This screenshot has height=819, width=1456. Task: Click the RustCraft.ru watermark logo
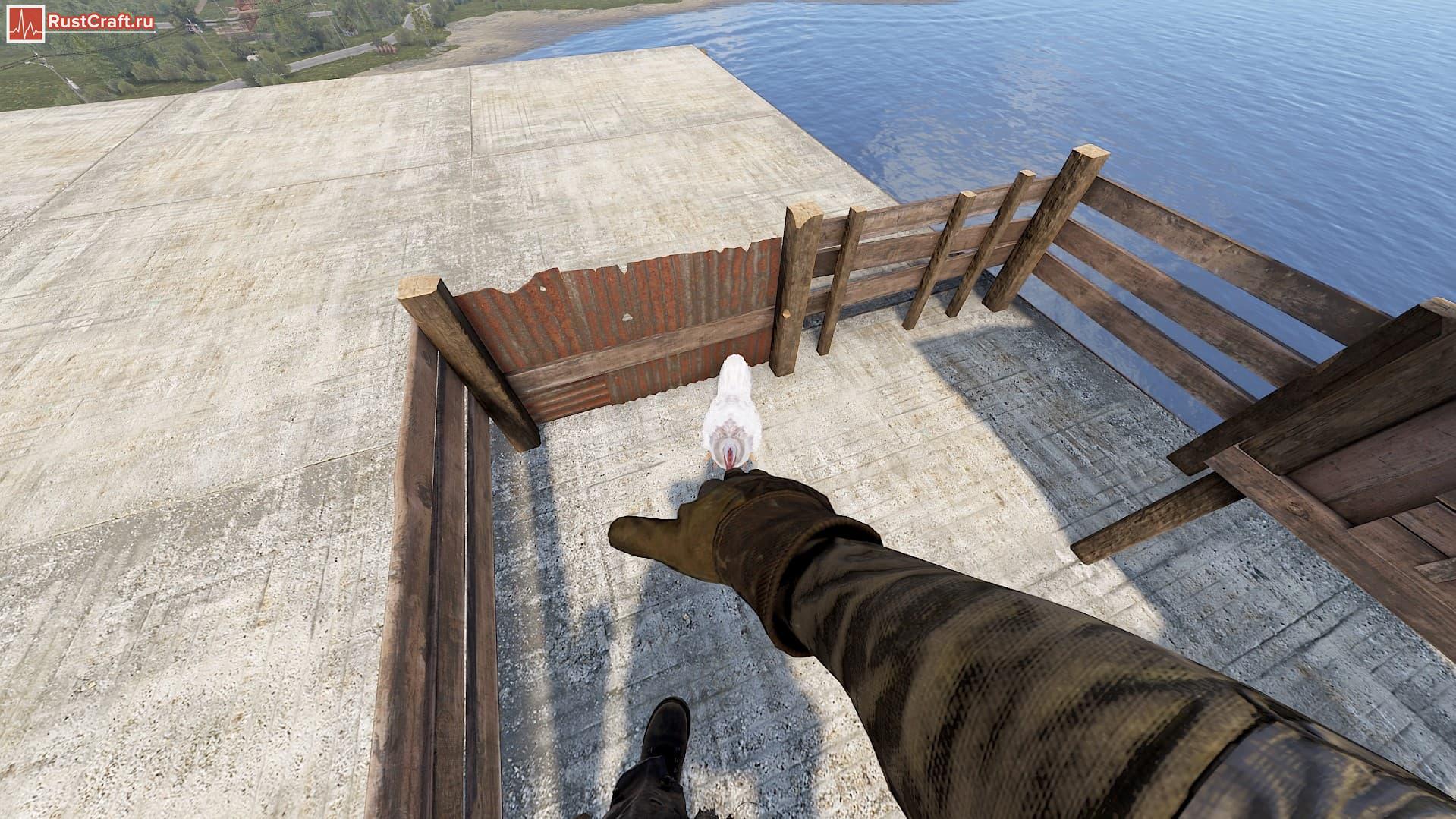tap(81, 24)
